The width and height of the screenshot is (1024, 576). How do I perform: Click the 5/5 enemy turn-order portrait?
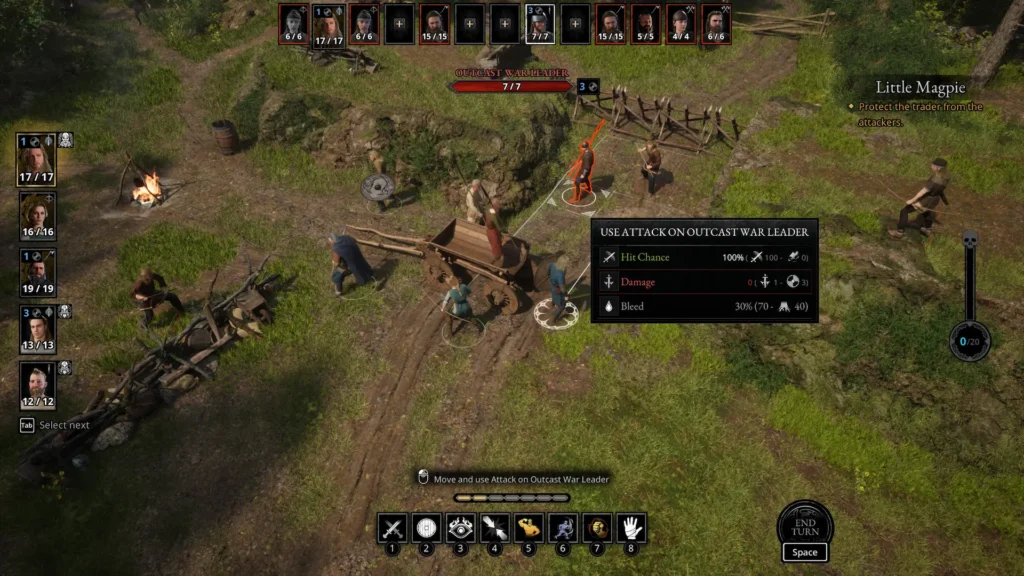tap(645, 24)
